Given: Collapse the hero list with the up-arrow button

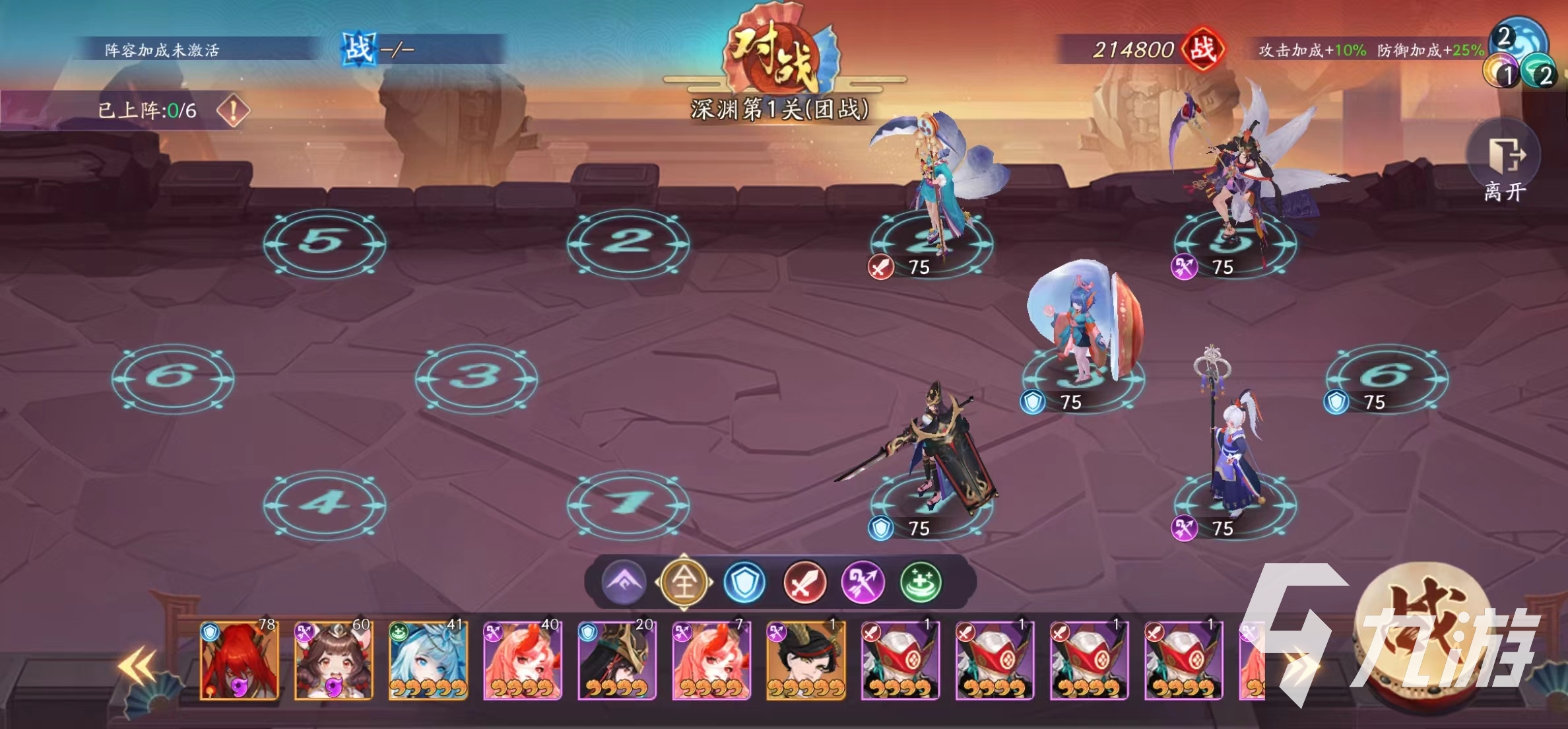Looking at the screenshot, I should click(624, 582).
